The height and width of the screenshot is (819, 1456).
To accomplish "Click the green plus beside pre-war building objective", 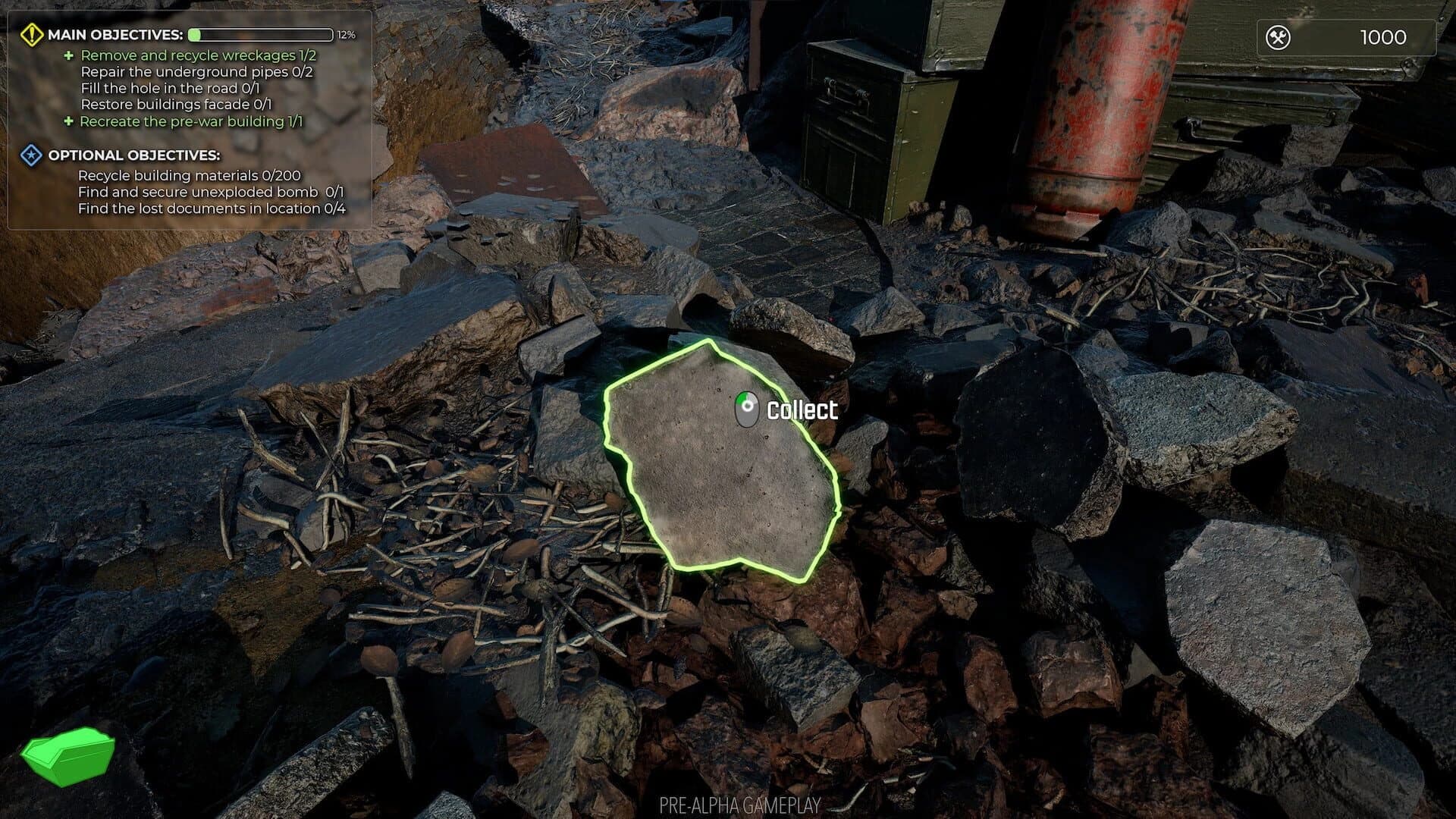I will [68, 121].
